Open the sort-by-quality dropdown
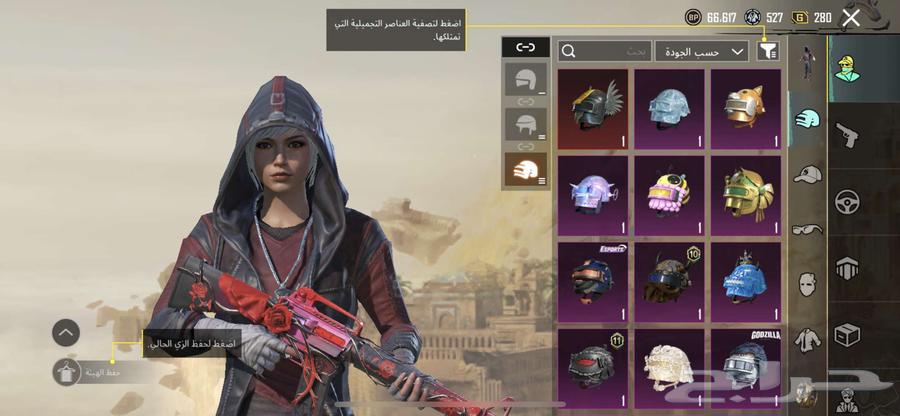Image resolution: width=900 pixels, height=416 pixels. [701, 50]
